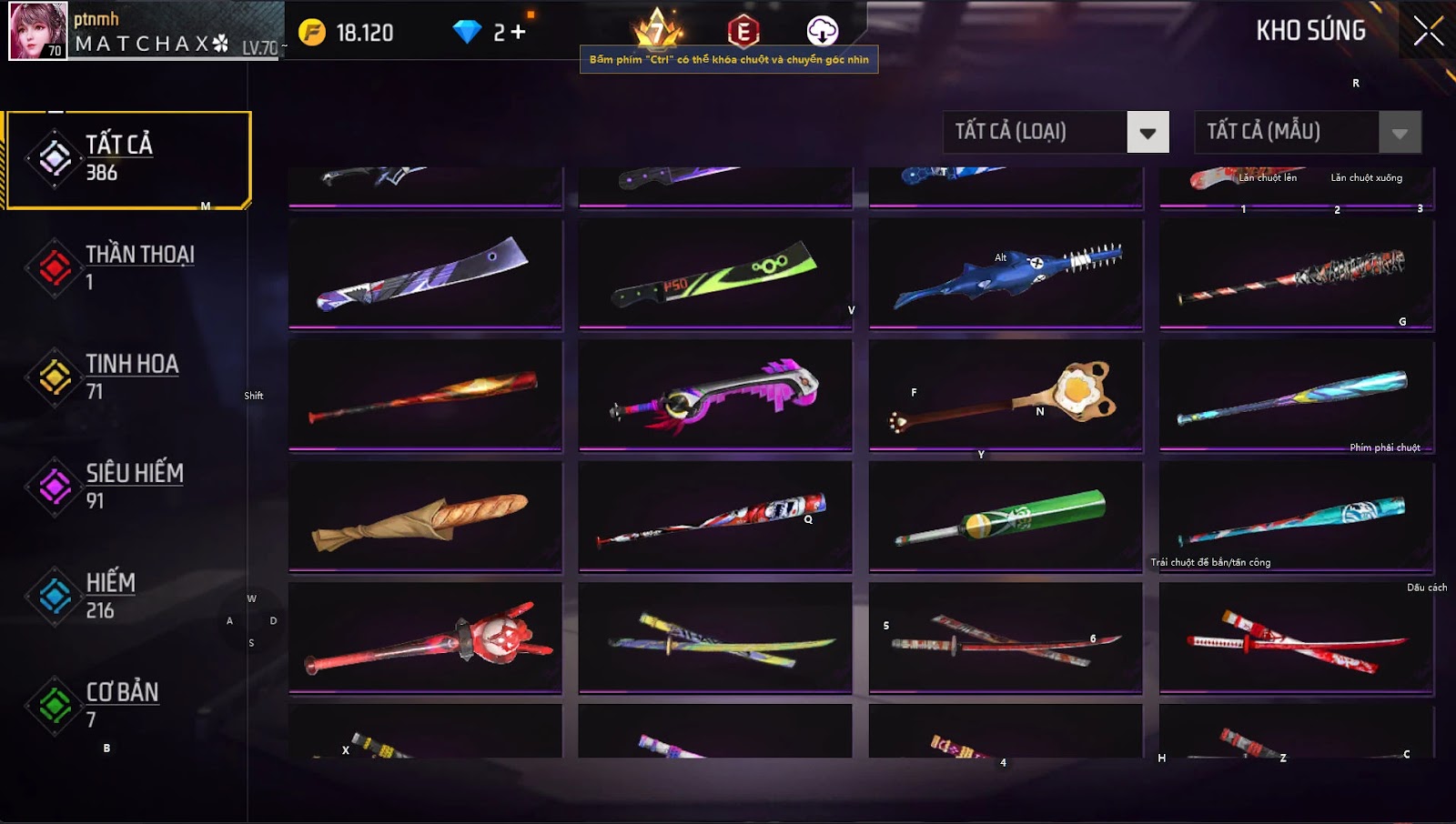Select the blue shark saw weapon skin
This screenshot has width=1456, height=824.
pyautogui.click(x=1006, y=274)
